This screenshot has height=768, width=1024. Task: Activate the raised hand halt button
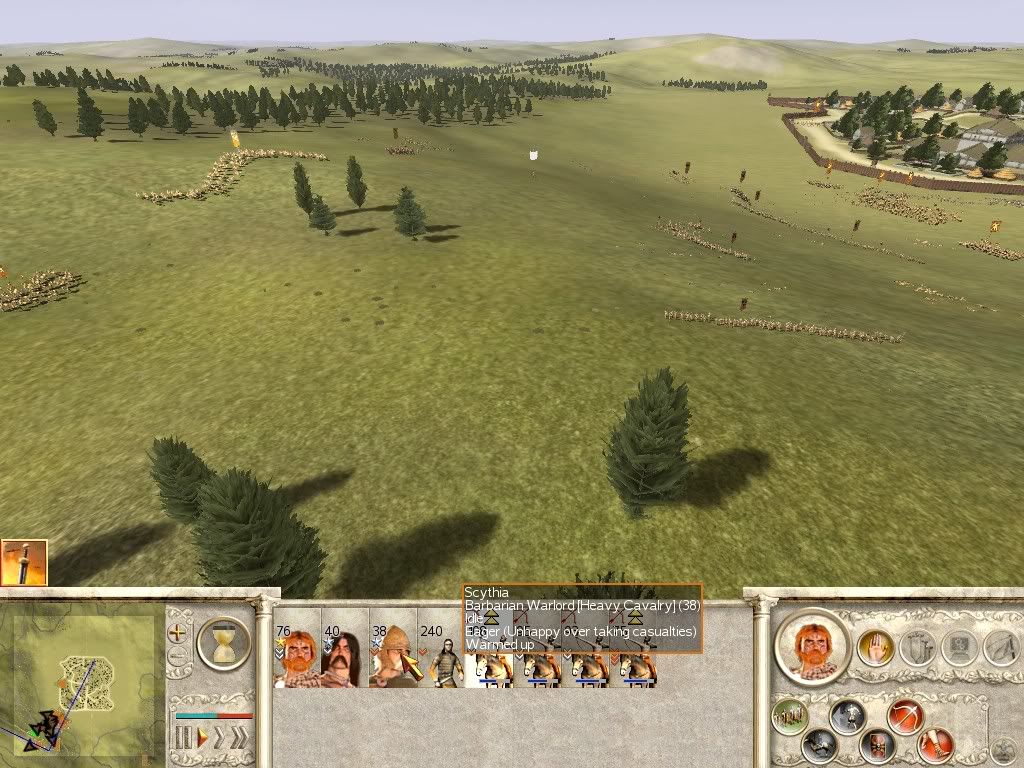875,649
